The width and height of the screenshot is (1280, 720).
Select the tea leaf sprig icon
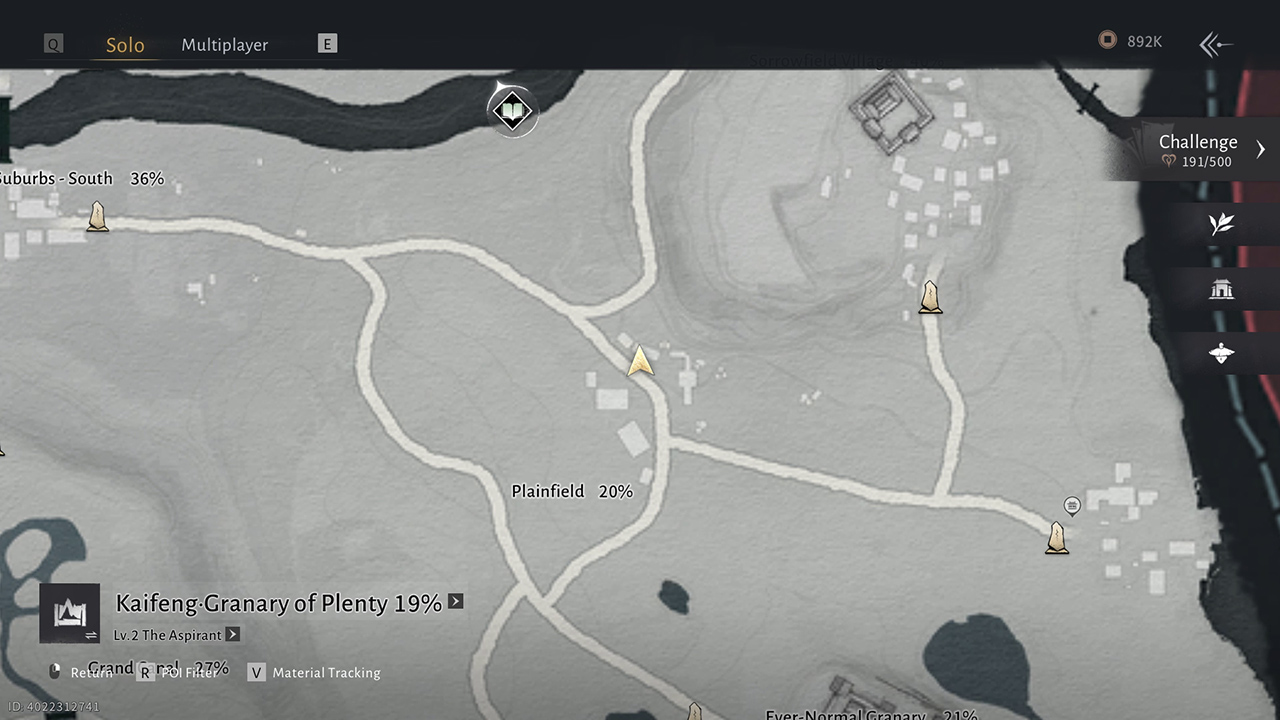point(1221,224)
